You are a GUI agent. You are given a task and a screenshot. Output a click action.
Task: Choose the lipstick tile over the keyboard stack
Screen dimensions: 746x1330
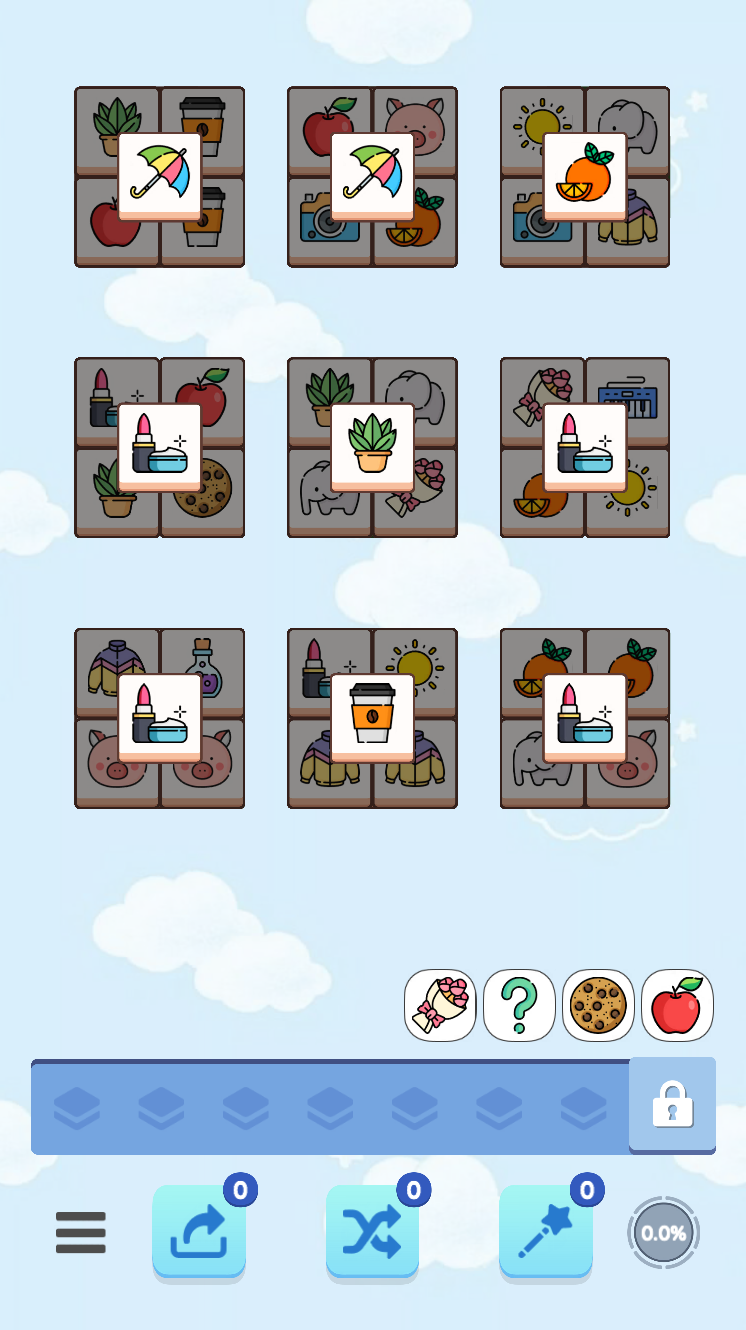[x=585, y=447]
